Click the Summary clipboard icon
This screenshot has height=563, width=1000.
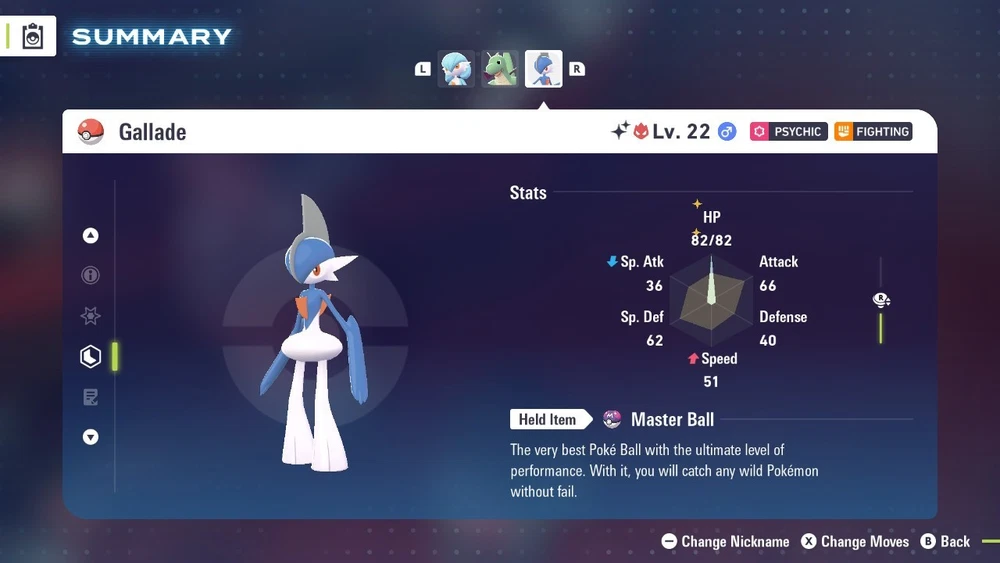[33, 37]
